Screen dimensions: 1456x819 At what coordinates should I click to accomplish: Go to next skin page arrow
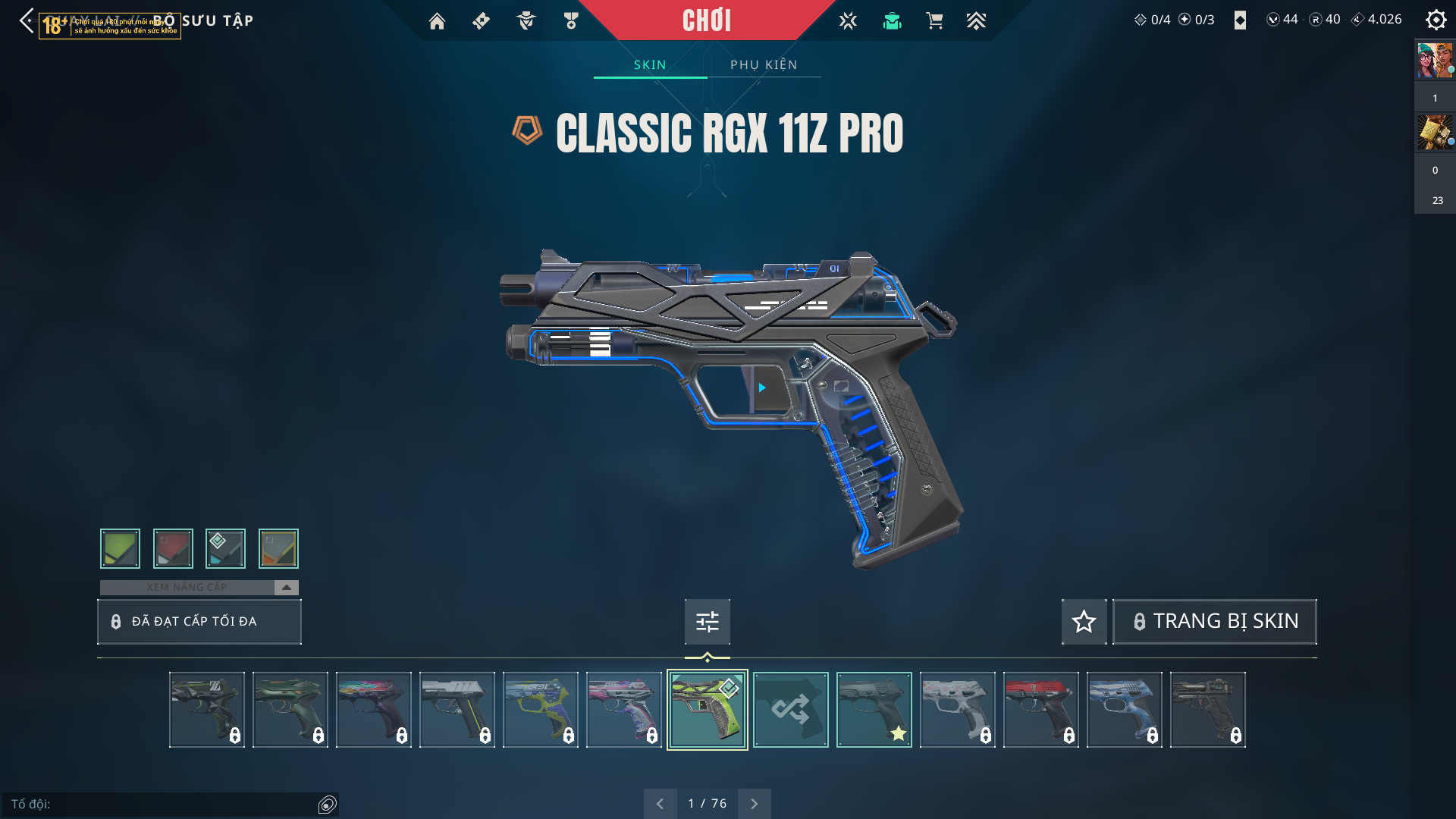(754, 804)
